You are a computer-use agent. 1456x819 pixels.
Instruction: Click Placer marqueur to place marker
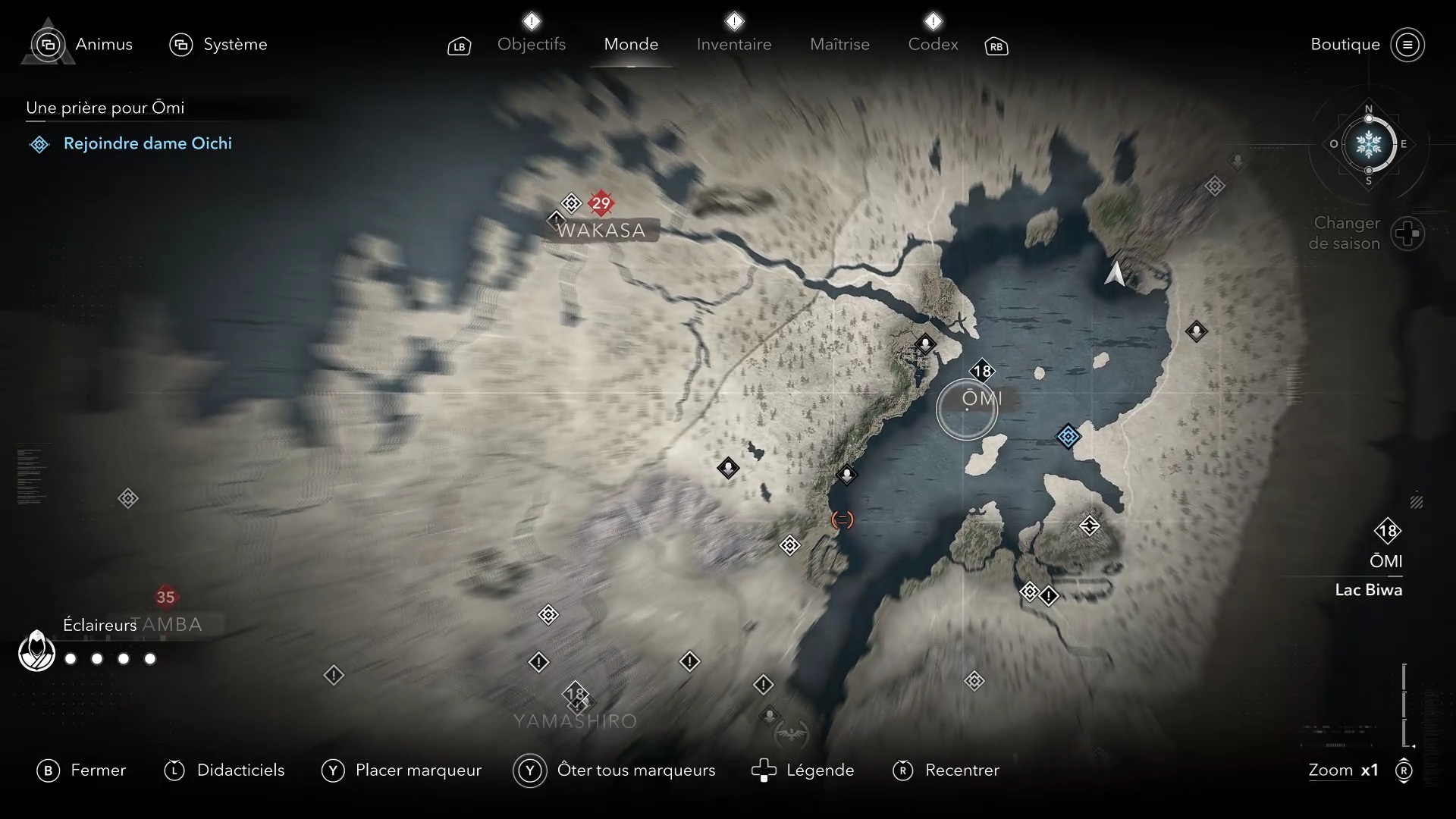402,770
